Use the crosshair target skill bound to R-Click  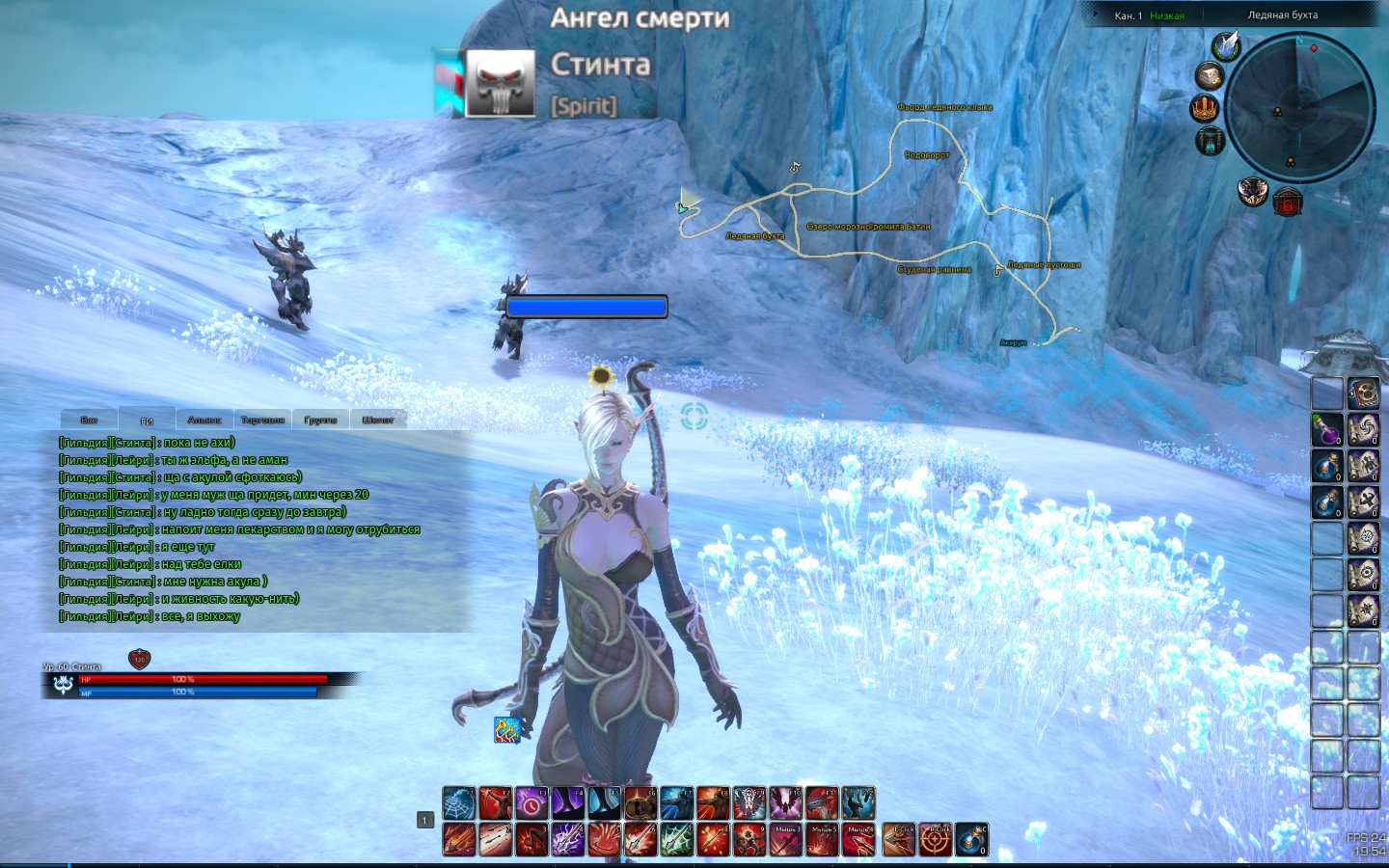[x=935, y=839]
